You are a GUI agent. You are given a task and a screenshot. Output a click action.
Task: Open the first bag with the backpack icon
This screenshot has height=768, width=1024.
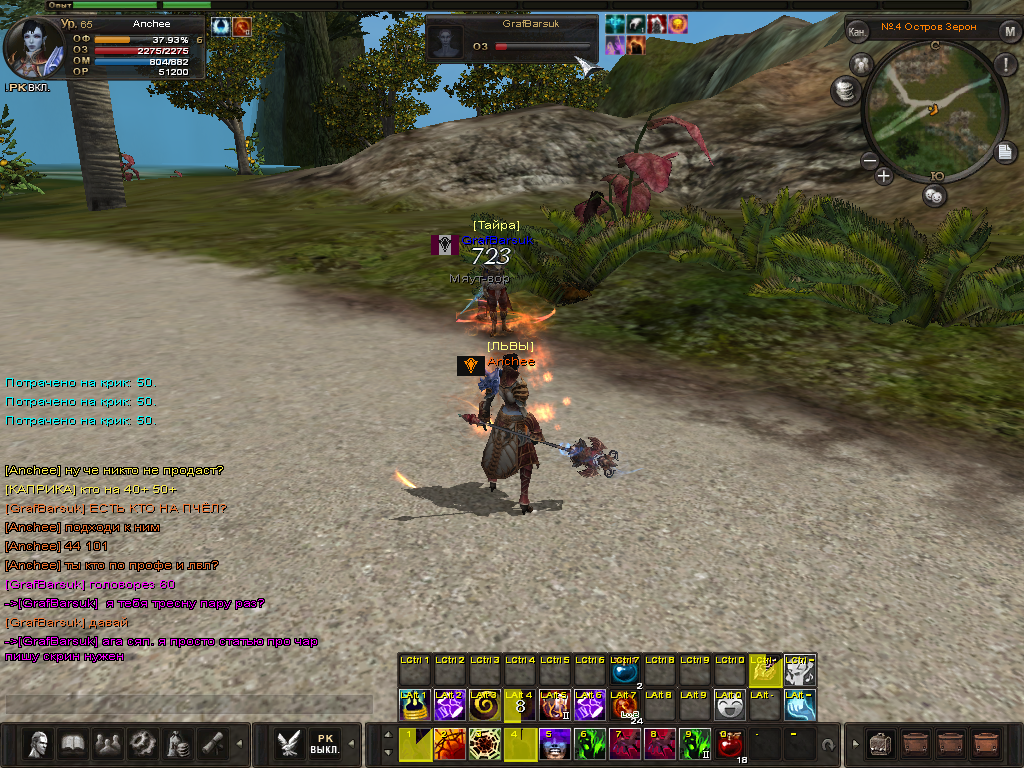click(x=880, y=743)
